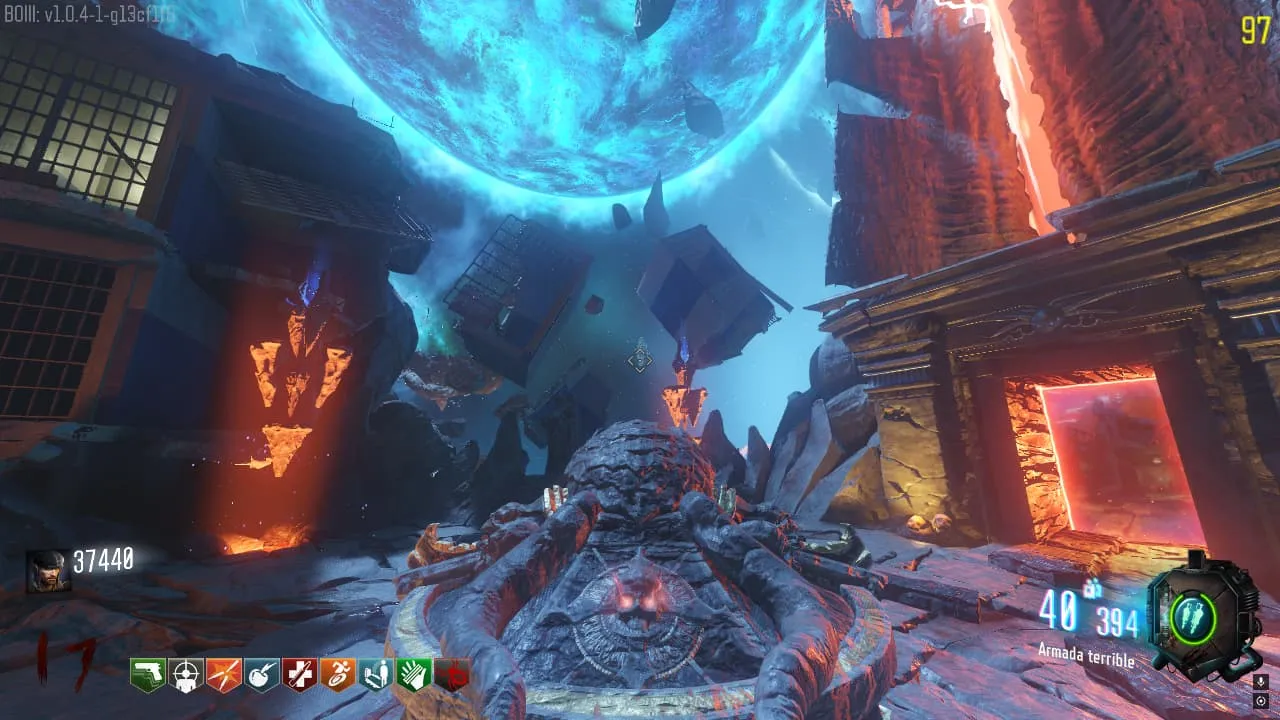Image resolution: width=1280 pixels, height=720 pixels.
Task: Click the microphone overlay icon
Action: click(x=1260, y=681)
